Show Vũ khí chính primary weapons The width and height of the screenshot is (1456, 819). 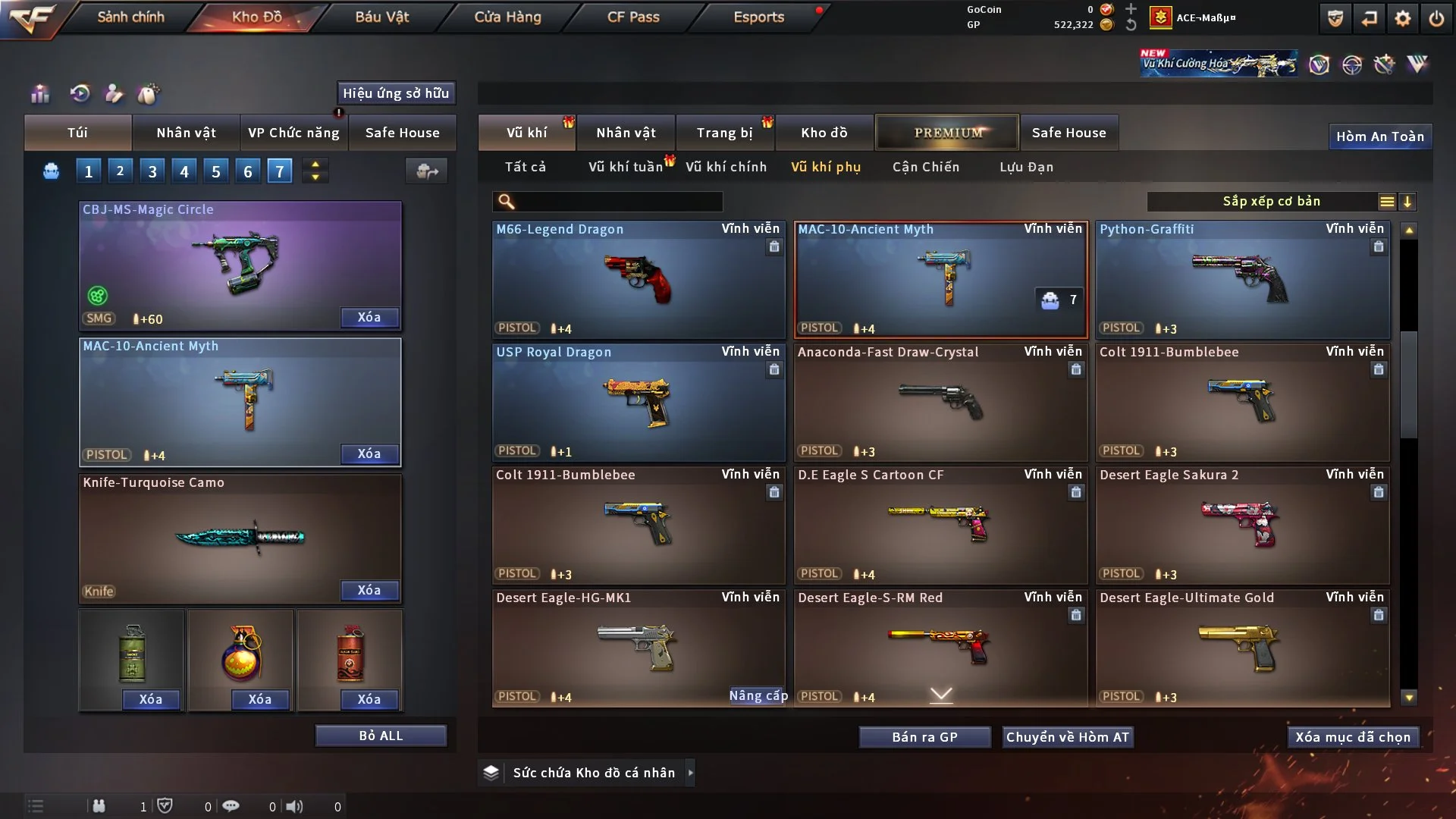click(726, 167)
